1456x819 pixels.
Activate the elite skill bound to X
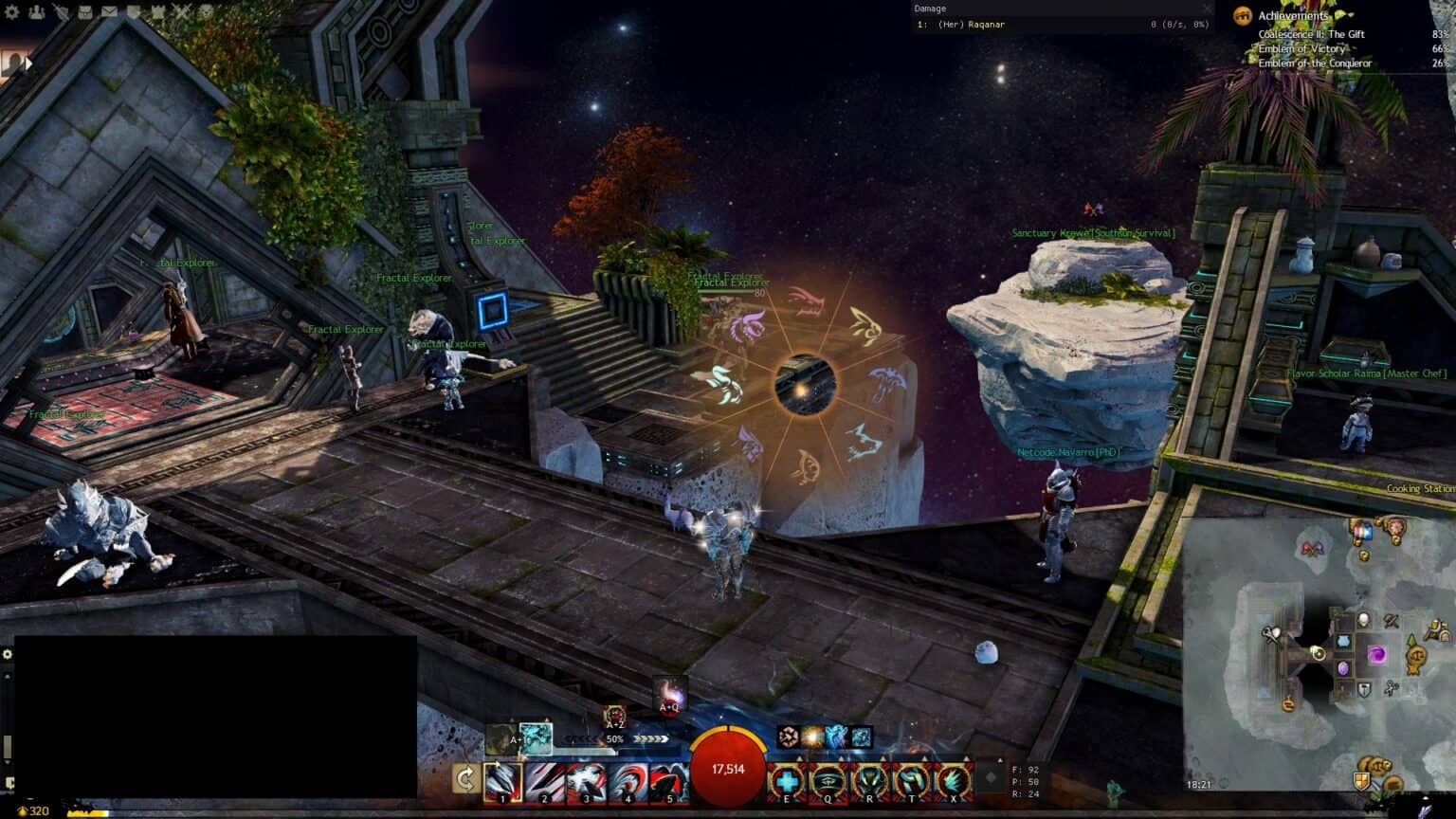pyautogui.click(x=954, y=779)
